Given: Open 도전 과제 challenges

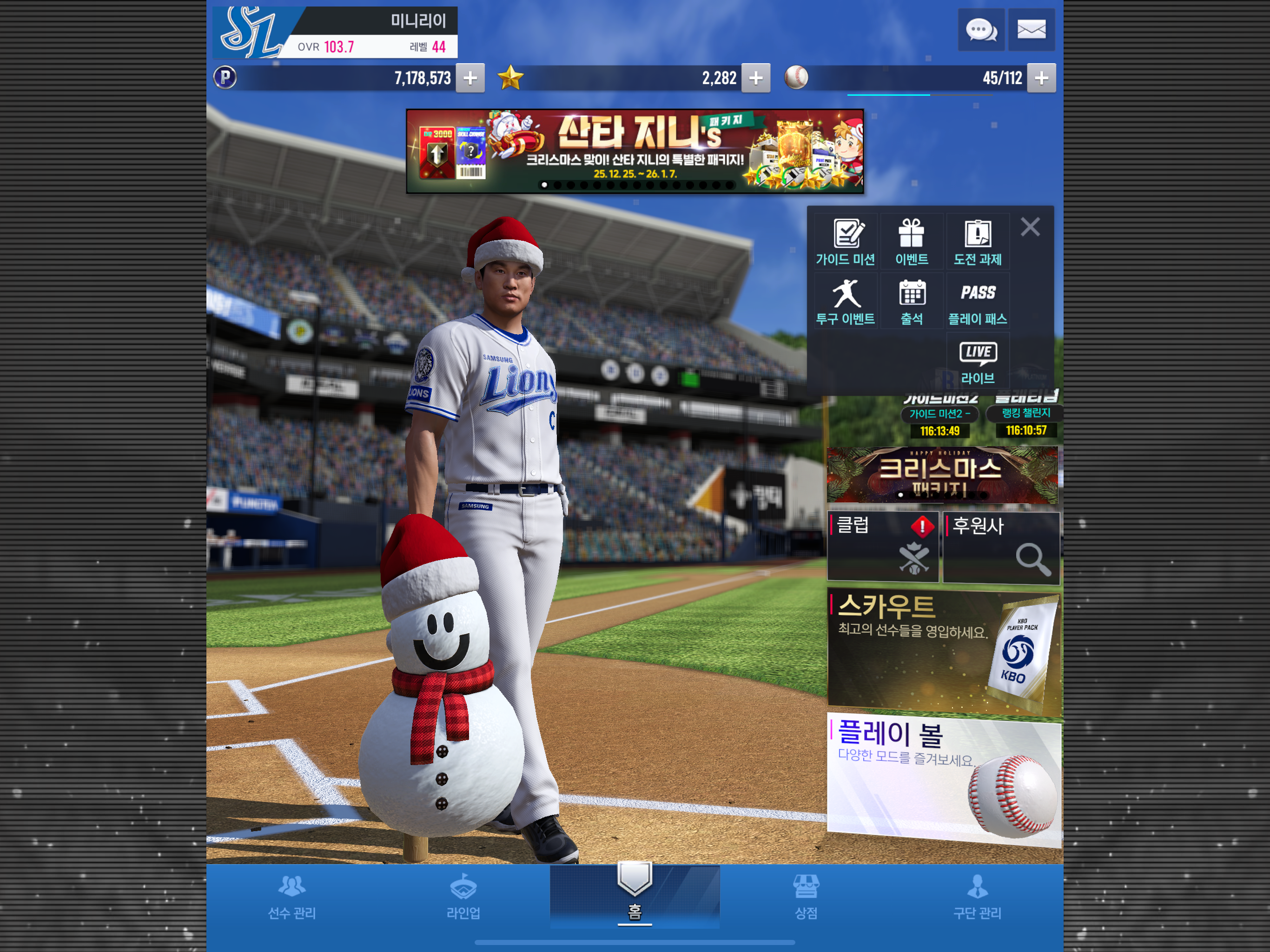Looking at the screenshot, I should (x=977, y=242).
